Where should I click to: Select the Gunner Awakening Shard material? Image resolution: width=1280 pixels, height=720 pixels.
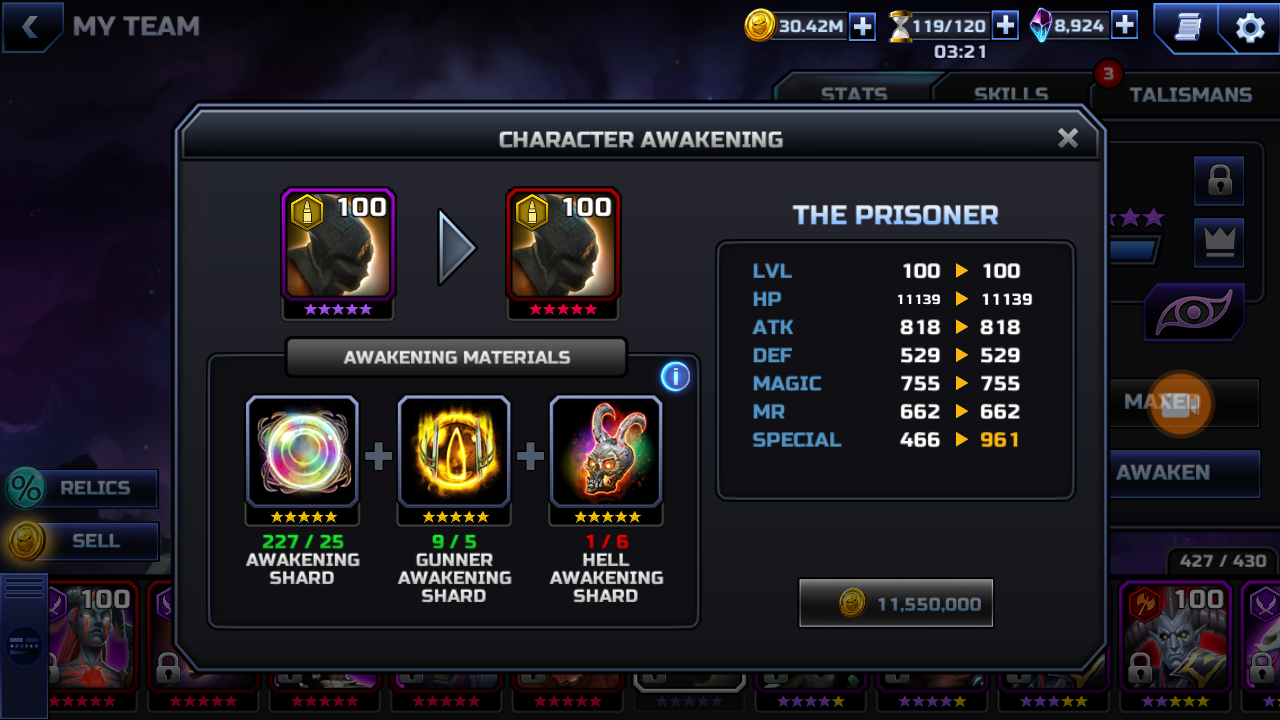pyautogui.click(x=454, y=452)
